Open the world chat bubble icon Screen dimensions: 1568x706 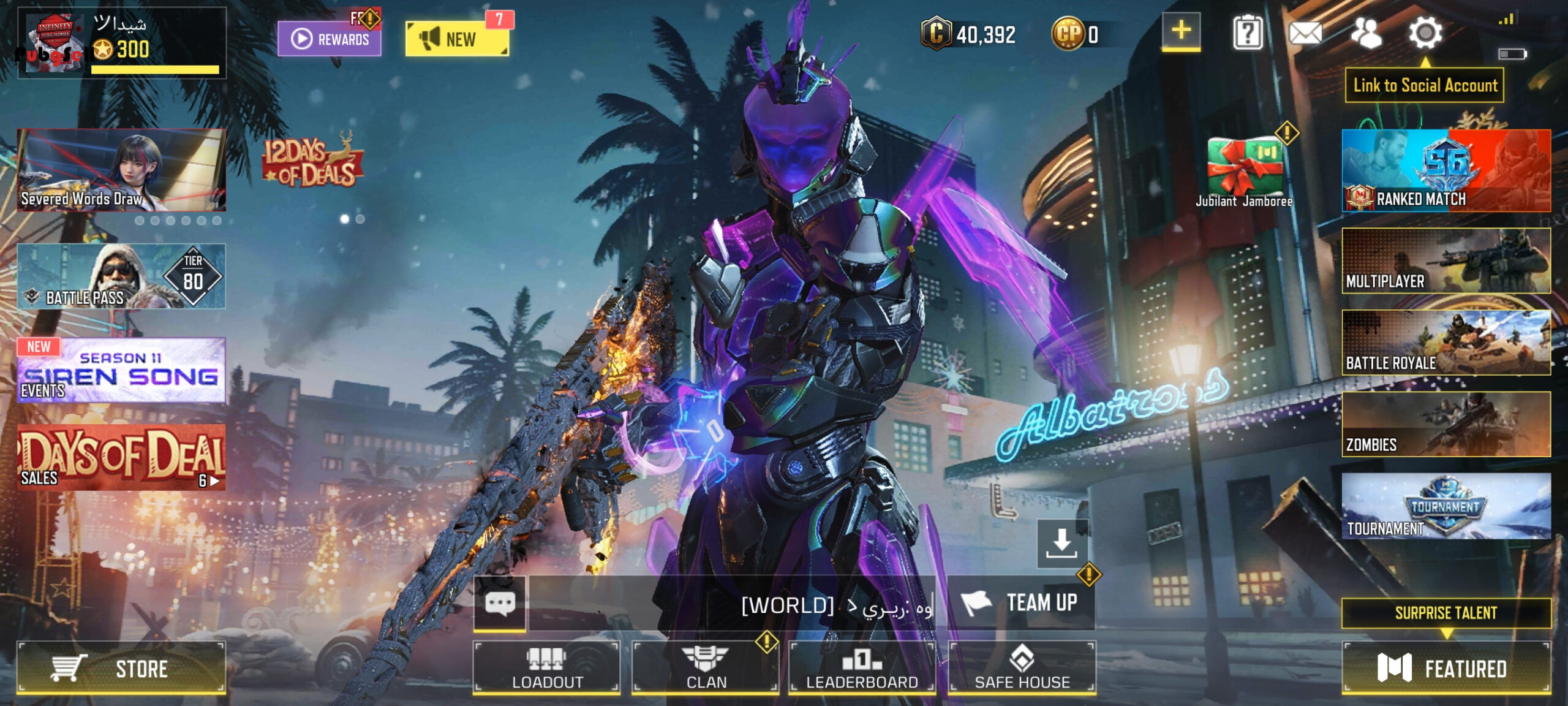pyautogui.click(x=500, y=604)
